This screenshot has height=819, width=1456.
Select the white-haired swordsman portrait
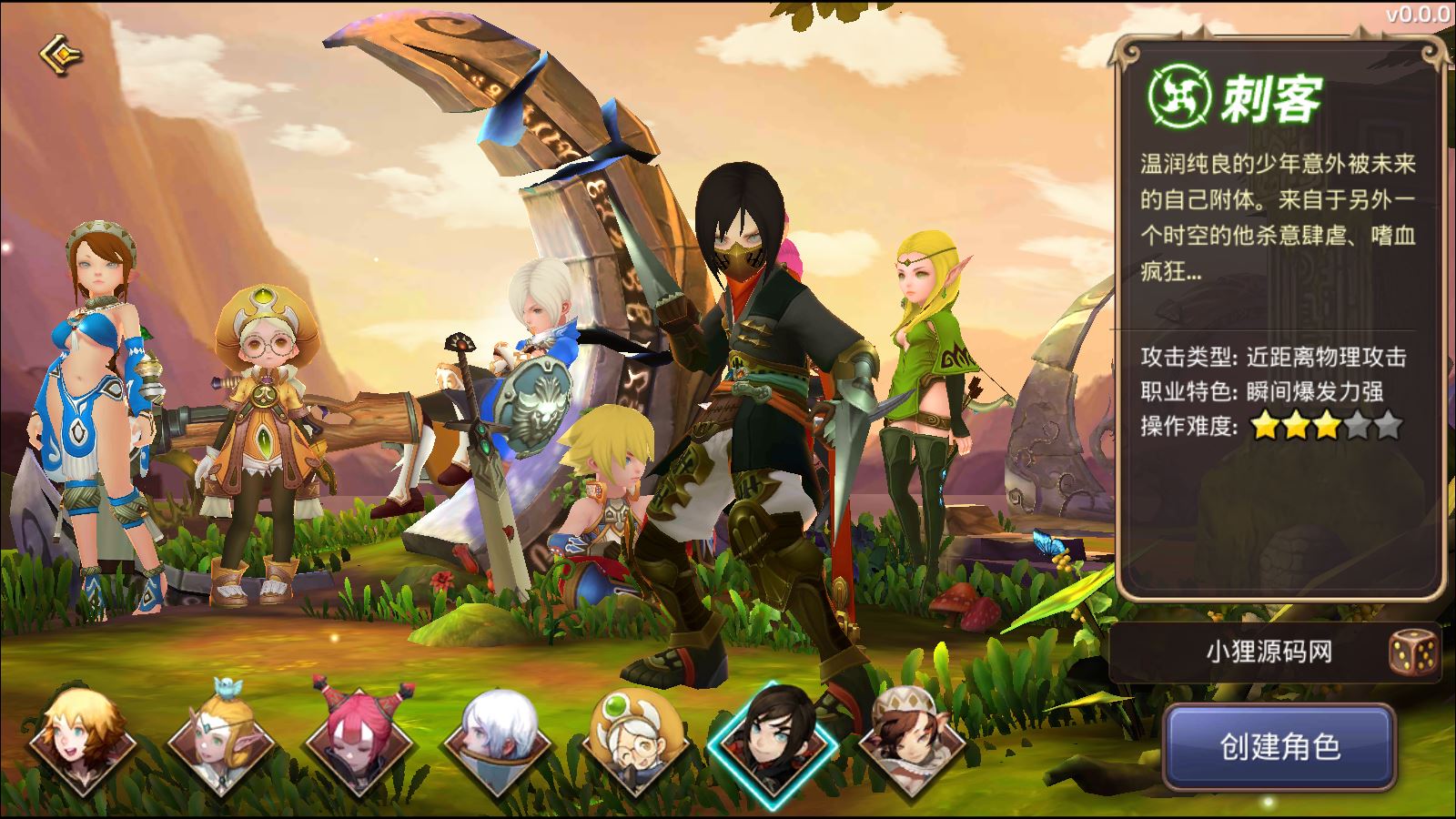point(499,744)
